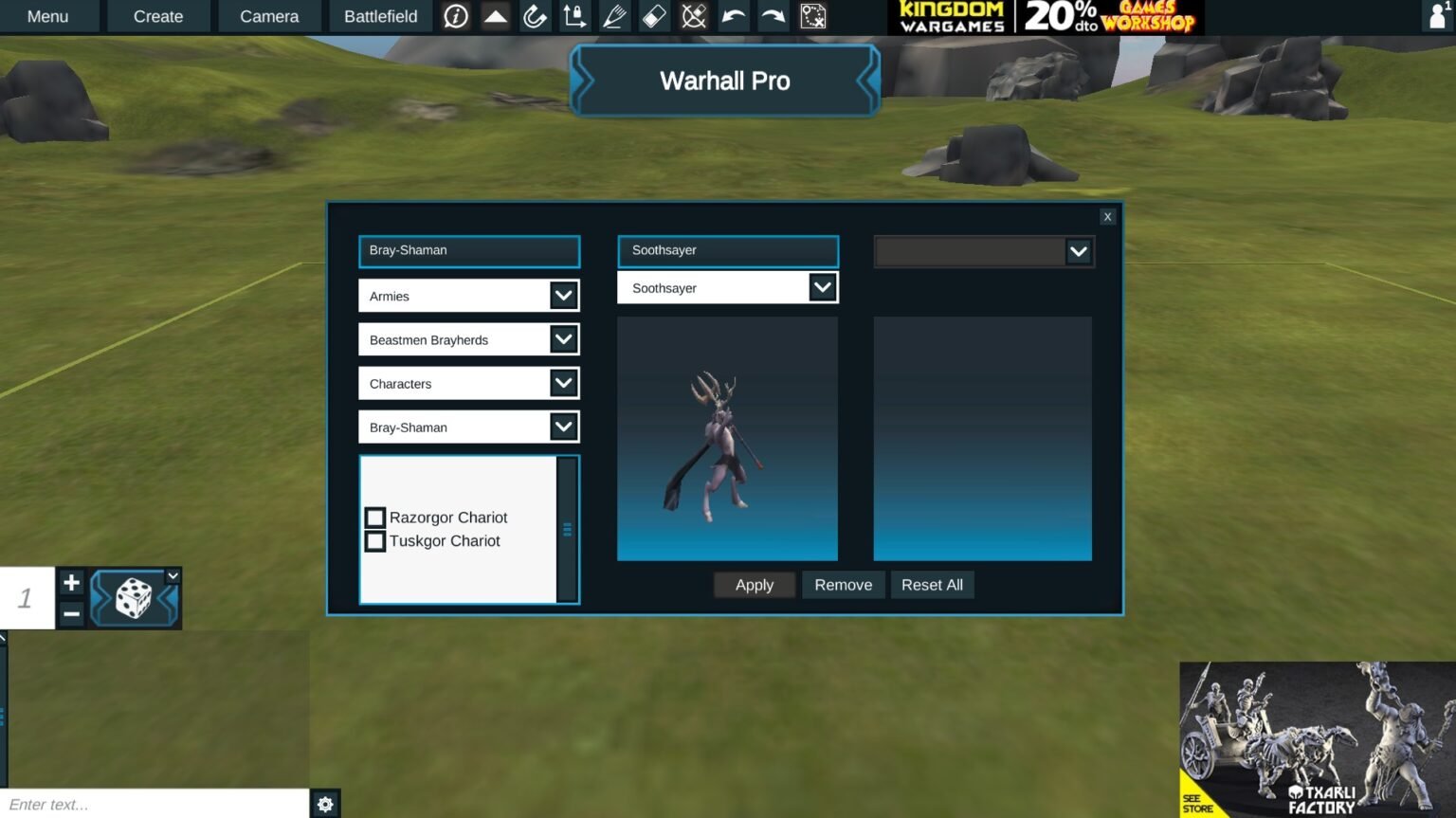Screen dimensions: 1456x818
Task: Click Reset All to clear selections
Action: 932,584
